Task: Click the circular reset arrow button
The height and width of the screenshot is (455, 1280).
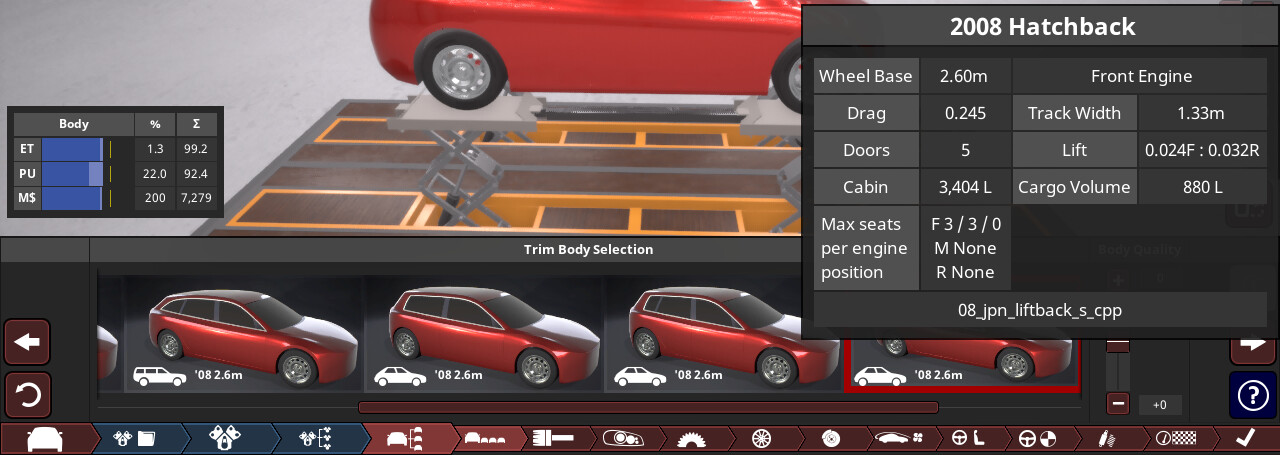Action: pos(27,395)
